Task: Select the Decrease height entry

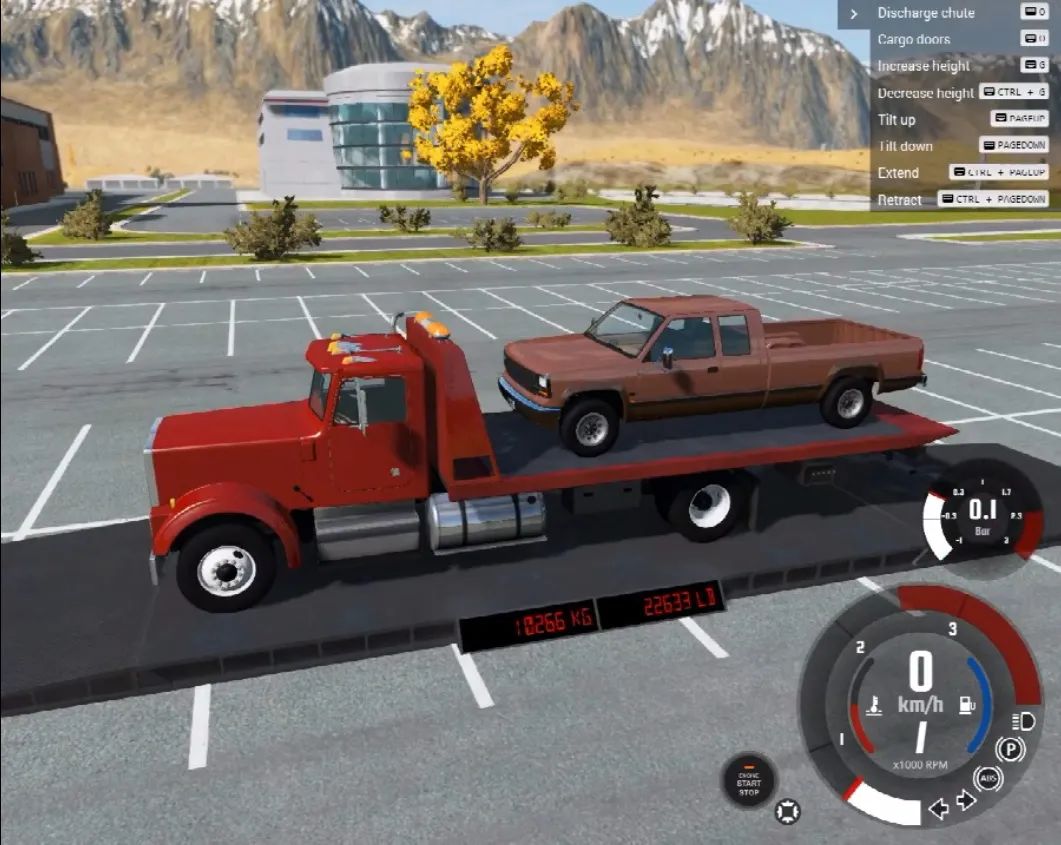Action: coord(926,93)
